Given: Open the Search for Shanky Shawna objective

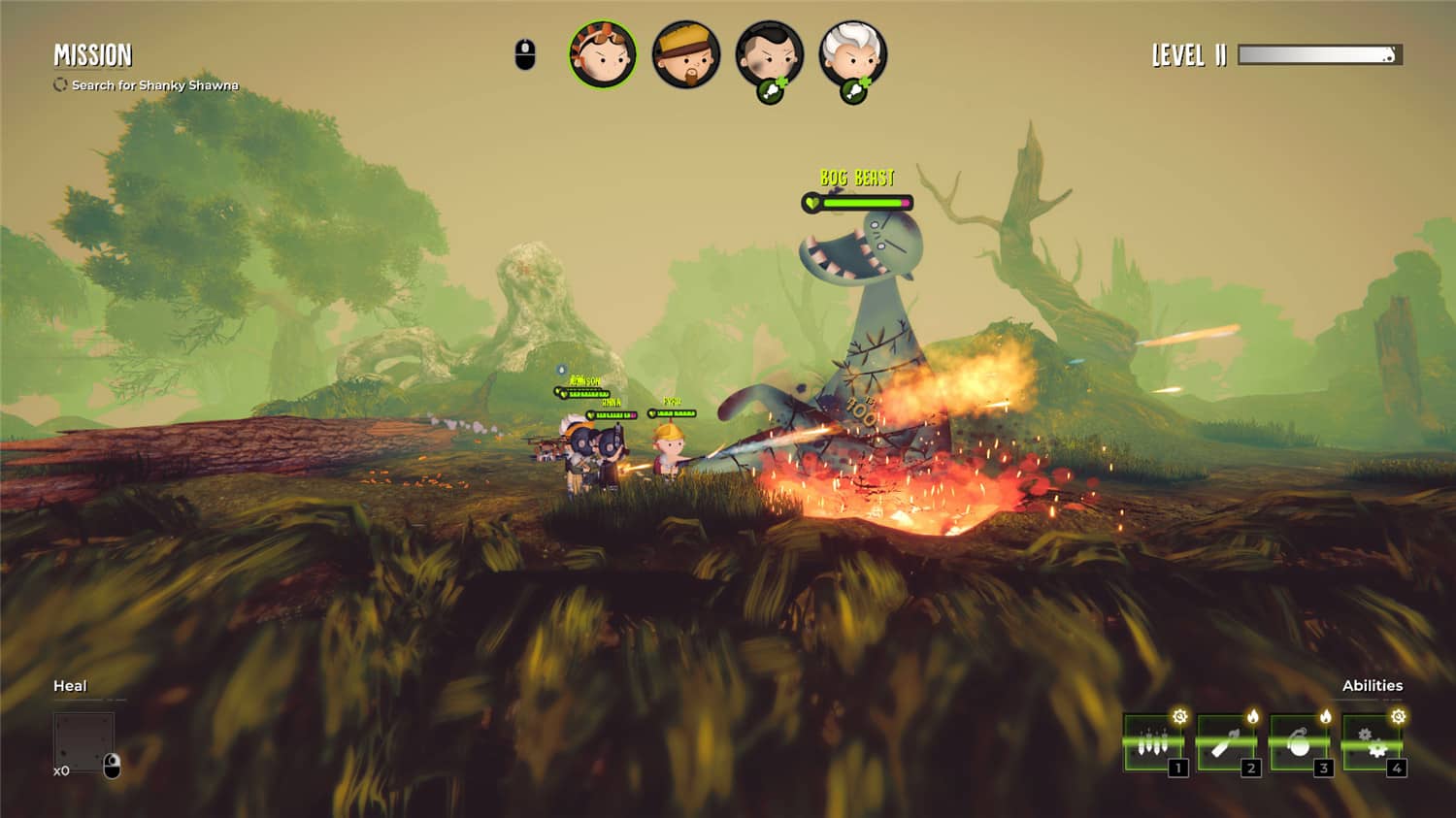Looking at the screenshot, I should click(154, 85).
